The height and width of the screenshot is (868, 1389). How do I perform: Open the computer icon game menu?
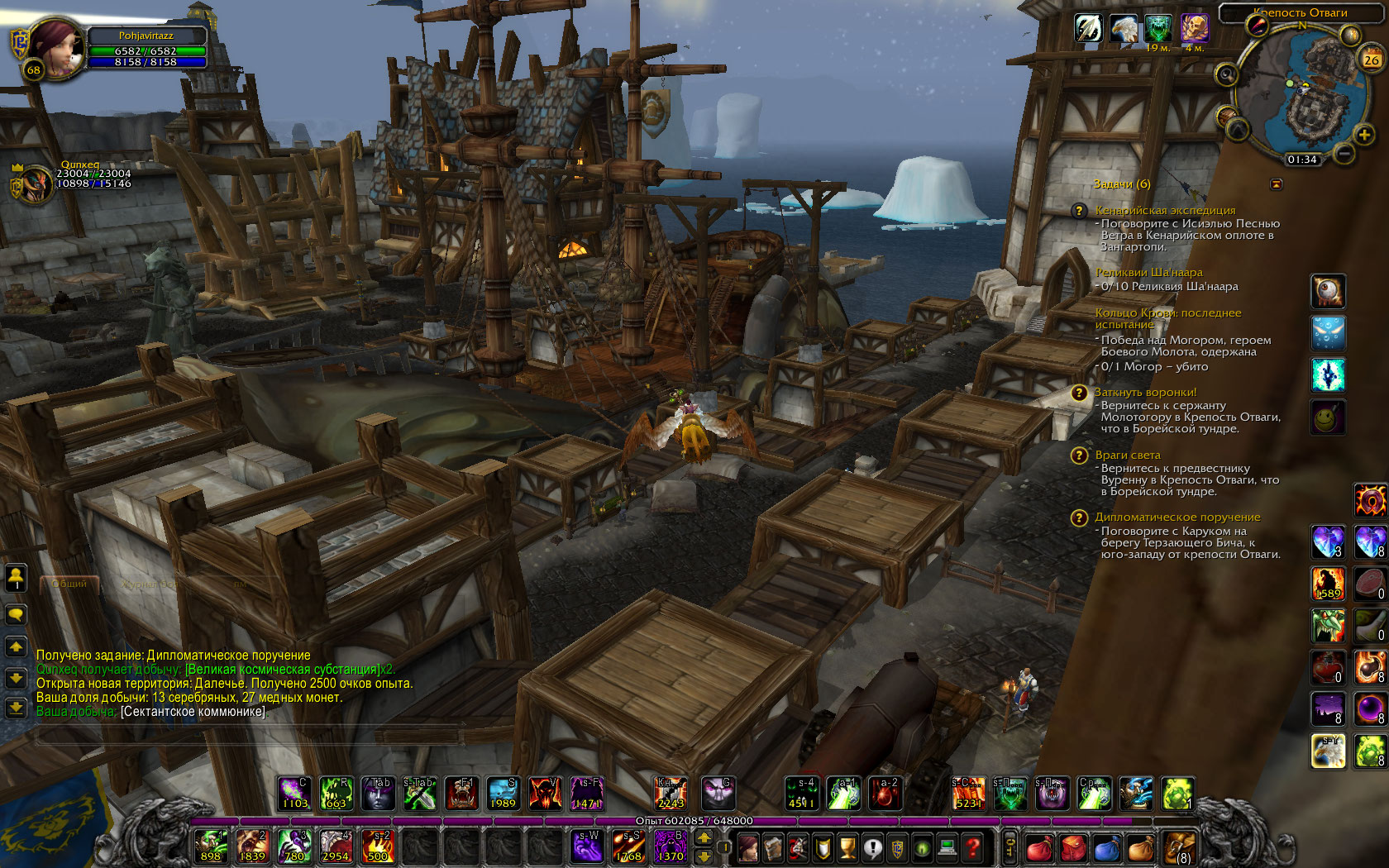click(947, 847)
